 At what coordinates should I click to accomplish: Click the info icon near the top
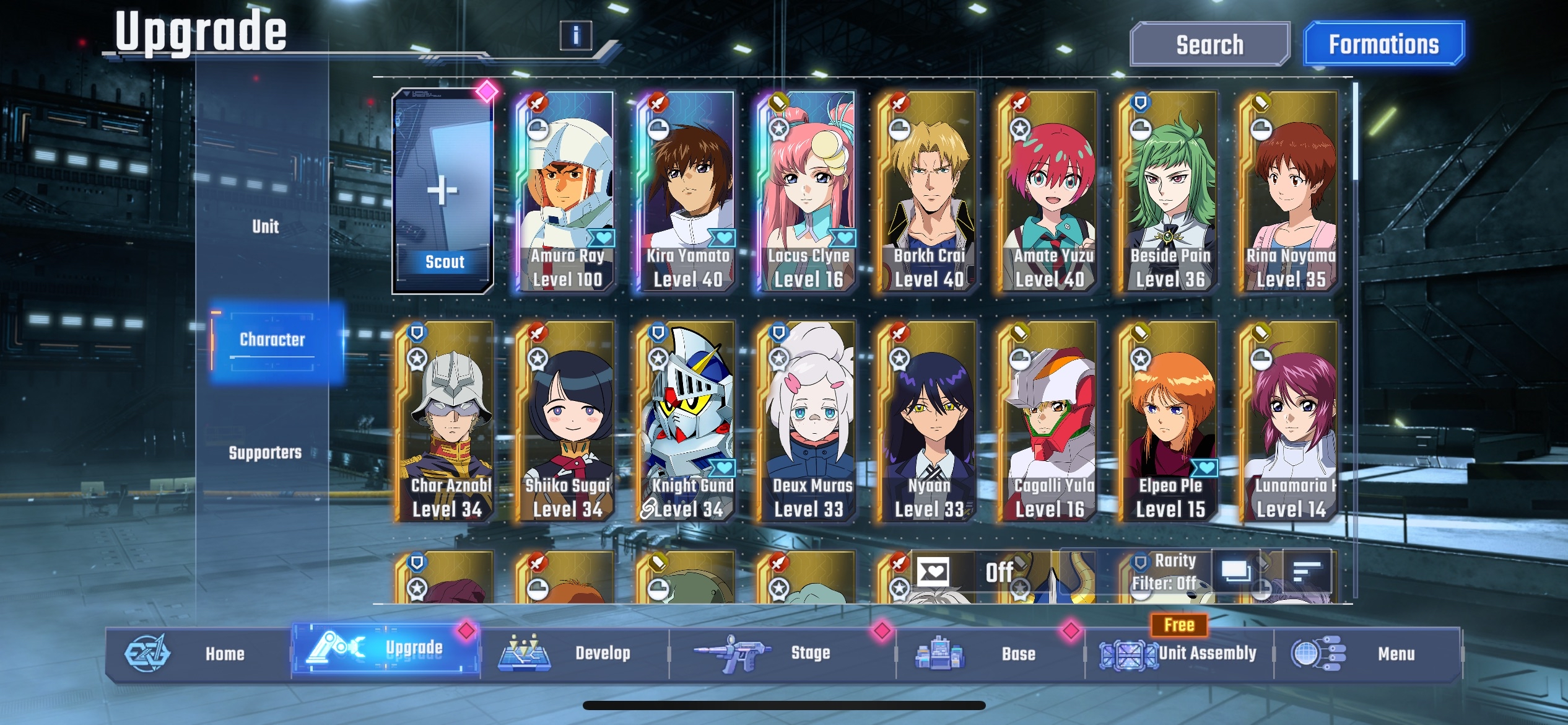pyautogui.click(x=578, y=35)
